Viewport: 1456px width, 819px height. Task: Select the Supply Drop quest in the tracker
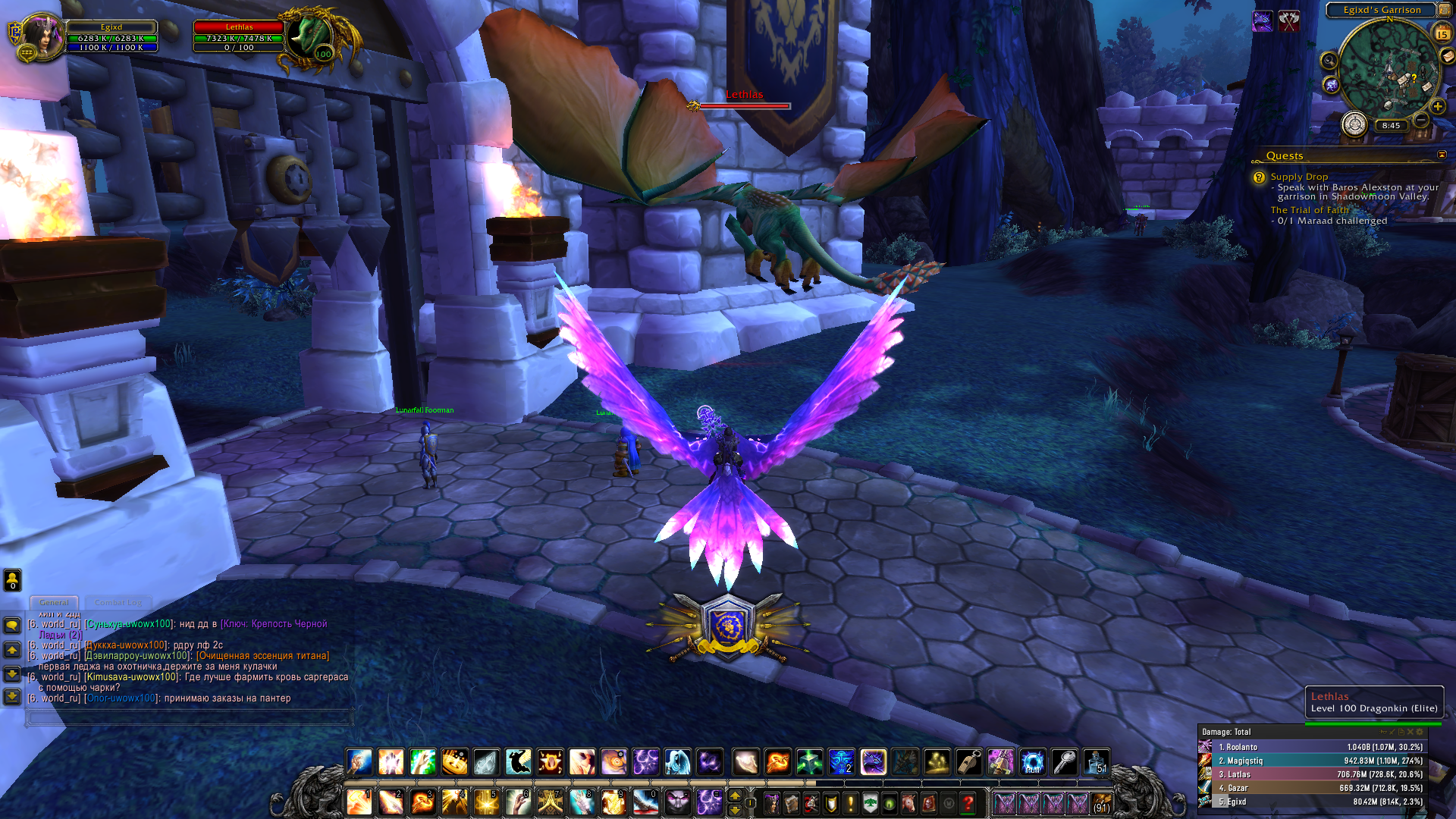coord(1299,177)
